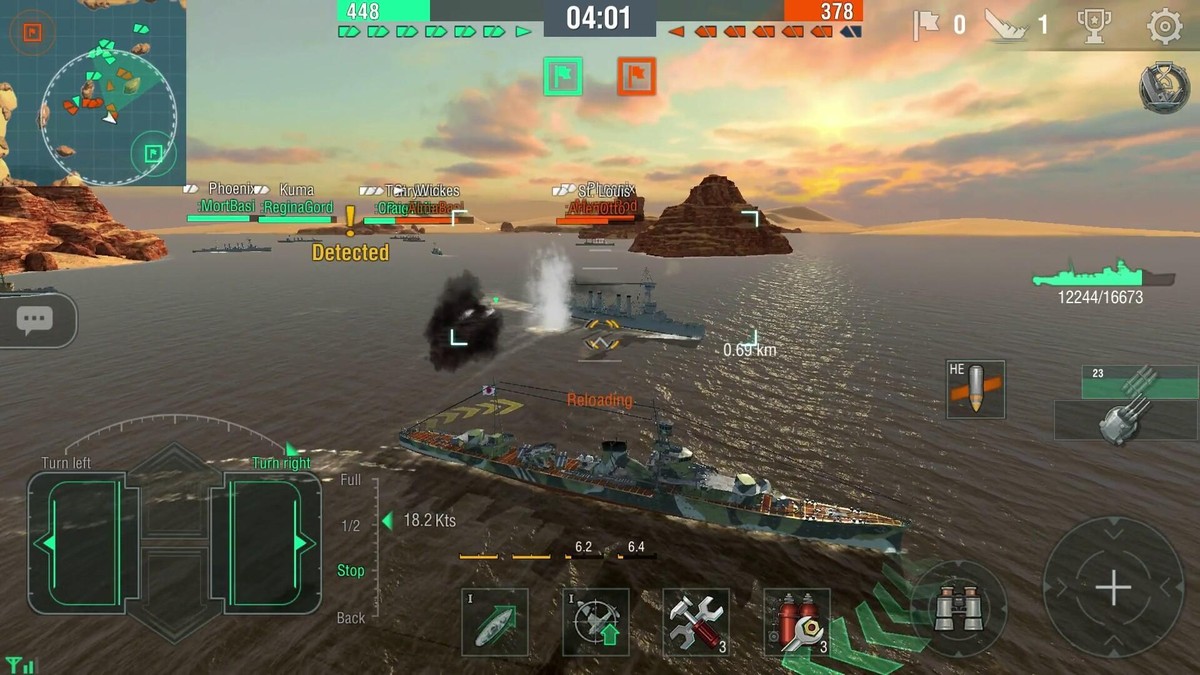Set throttle to Full speed
Image resolution: width=1200 pixels, height=675 pixels.
[350, 480]
